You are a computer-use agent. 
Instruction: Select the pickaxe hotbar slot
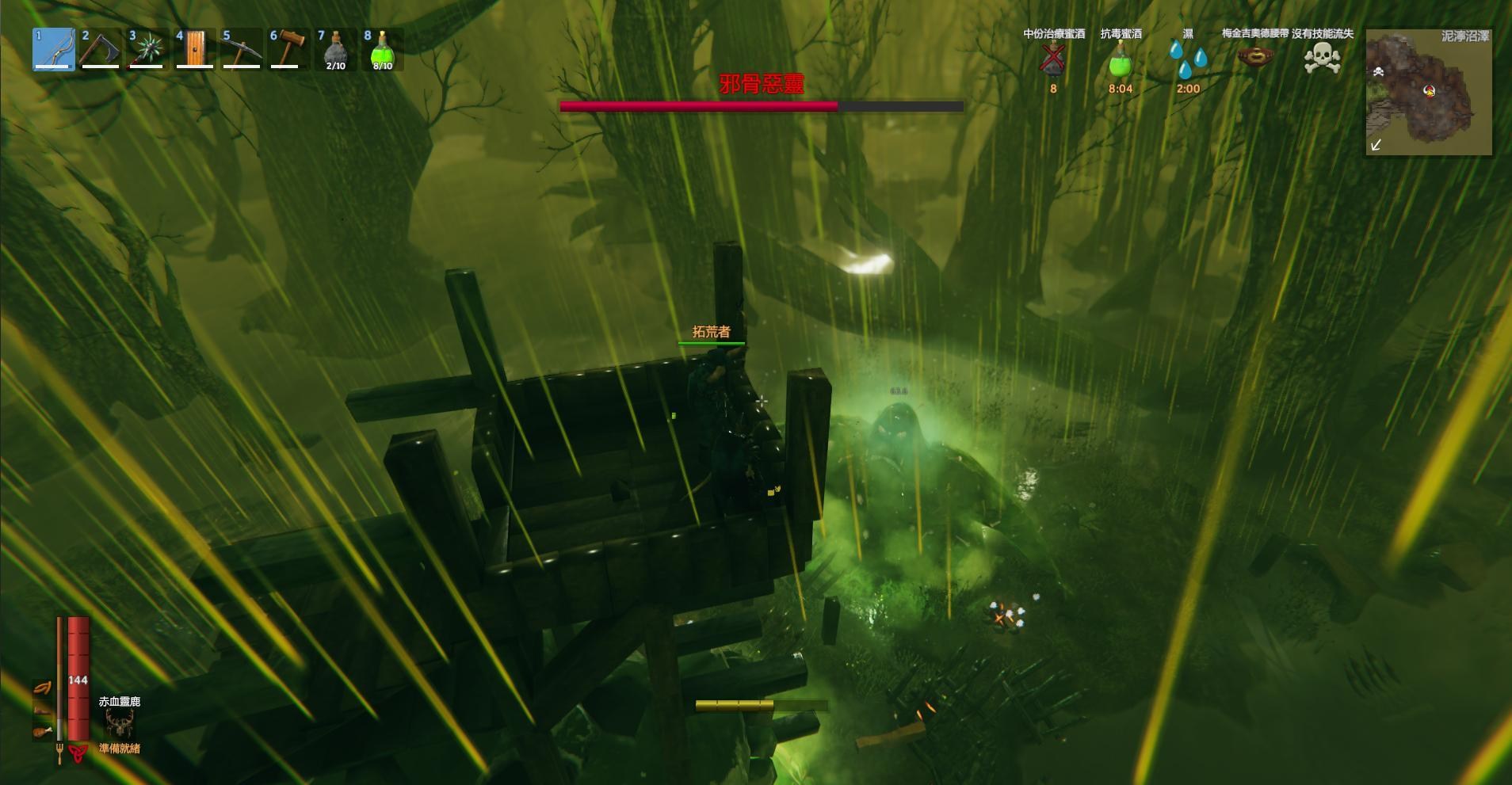click(241, 49)
